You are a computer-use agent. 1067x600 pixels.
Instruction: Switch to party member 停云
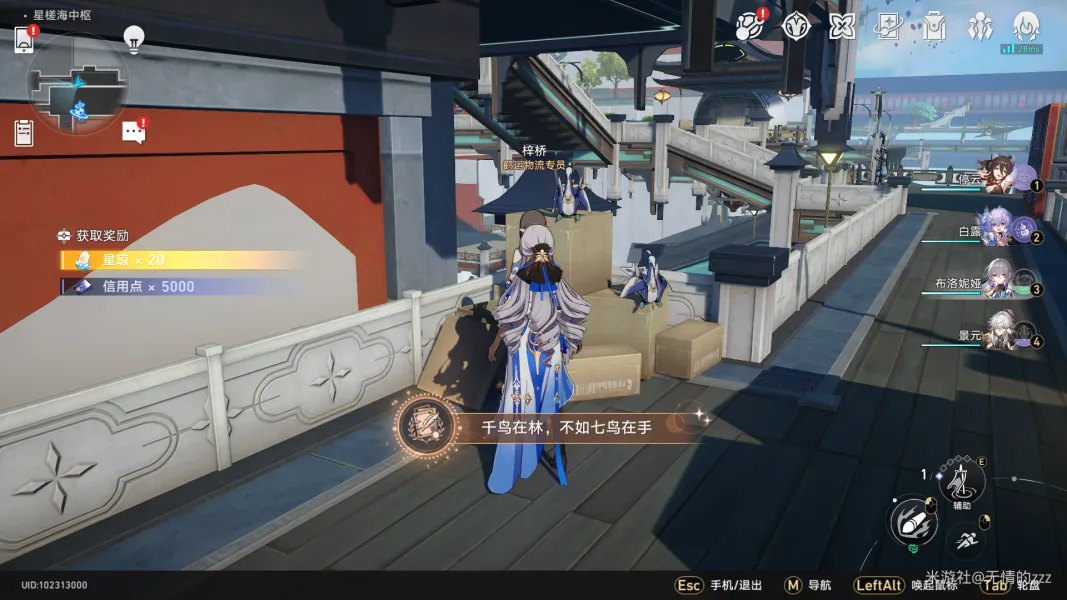click(x=998, y=179)
